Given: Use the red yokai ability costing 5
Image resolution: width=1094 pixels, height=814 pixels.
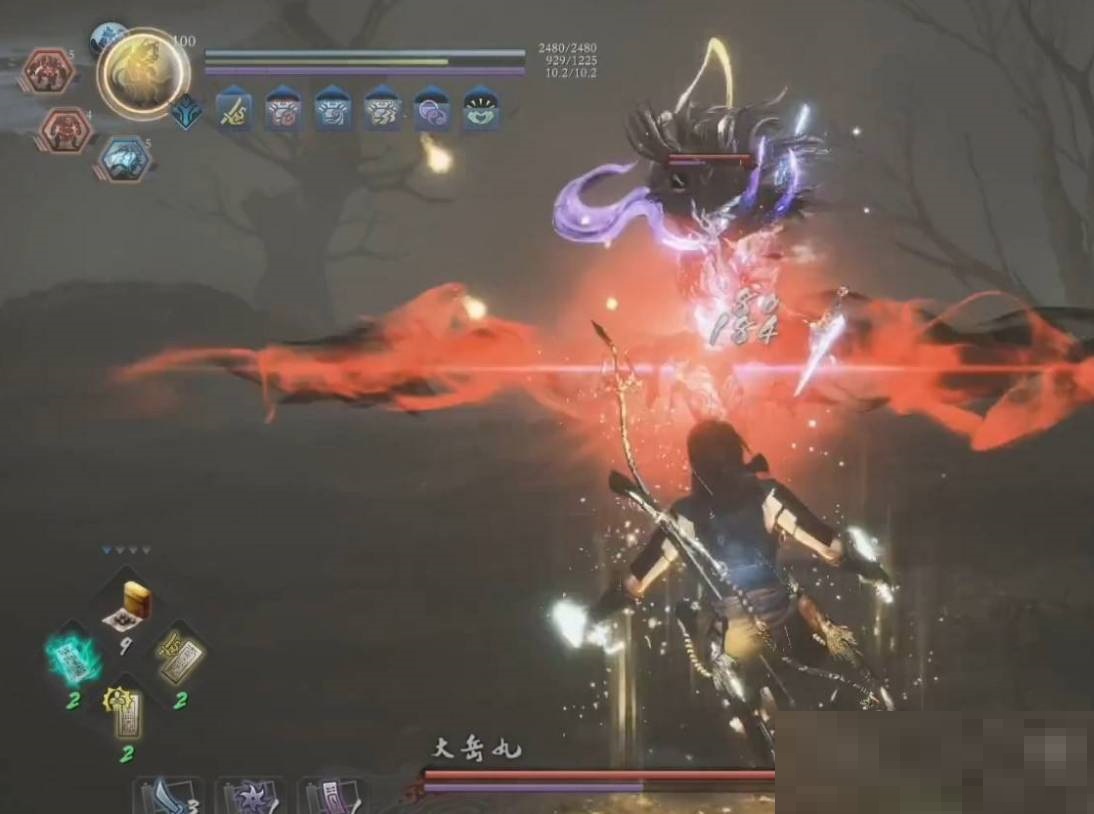Looking at the screenshot, I should 48,72.
